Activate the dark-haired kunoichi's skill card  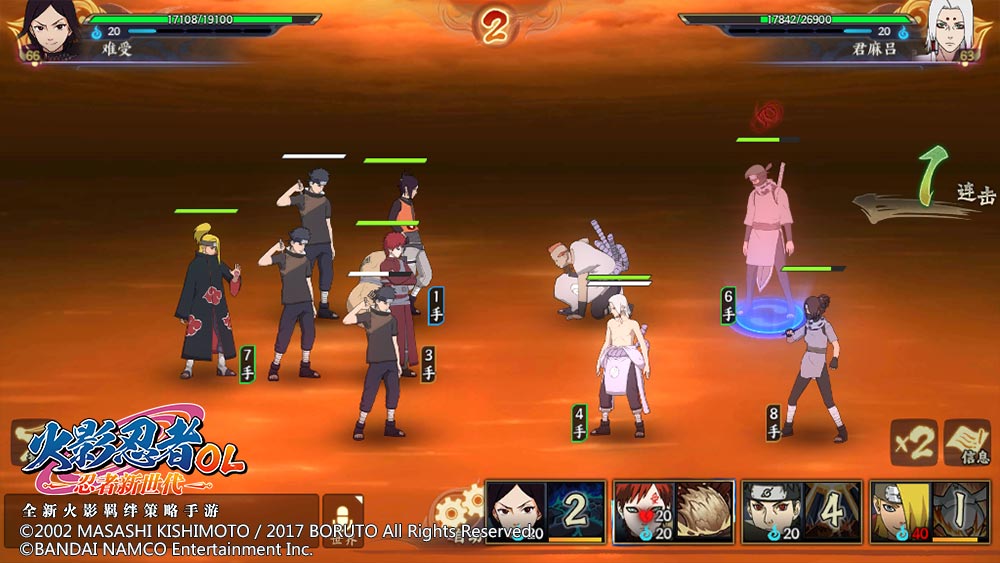coord(545,512)
